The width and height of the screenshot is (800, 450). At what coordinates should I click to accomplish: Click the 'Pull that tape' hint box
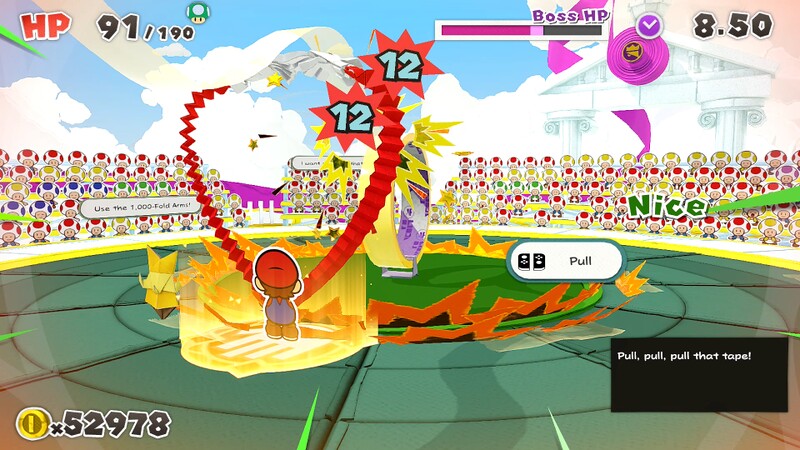click(x=699, y=374)
